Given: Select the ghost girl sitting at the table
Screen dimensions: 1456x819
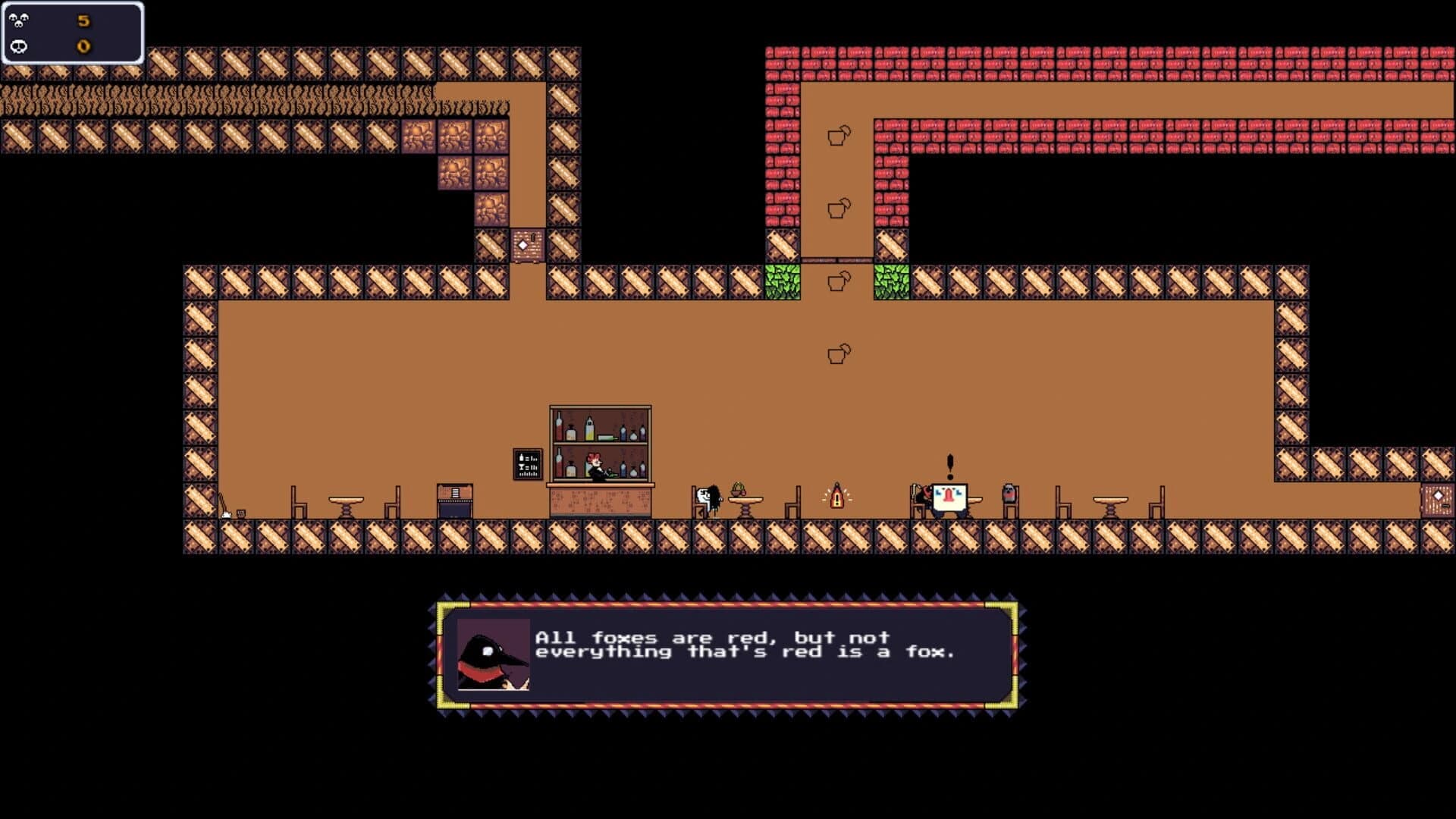Looking at the screenshot, I should pos(708,499).
